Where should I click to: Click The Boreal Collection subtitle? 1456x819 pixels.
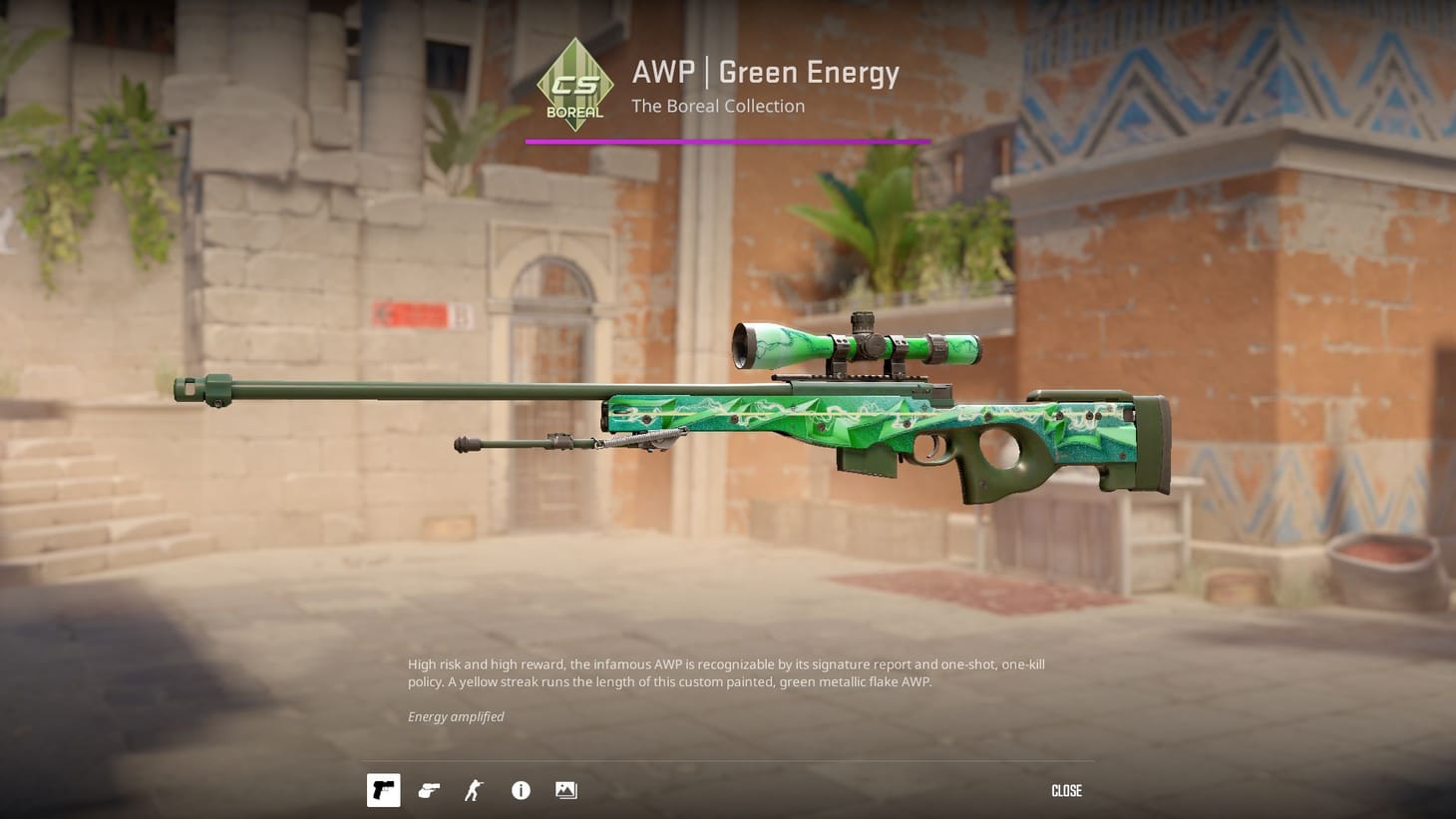717,106
